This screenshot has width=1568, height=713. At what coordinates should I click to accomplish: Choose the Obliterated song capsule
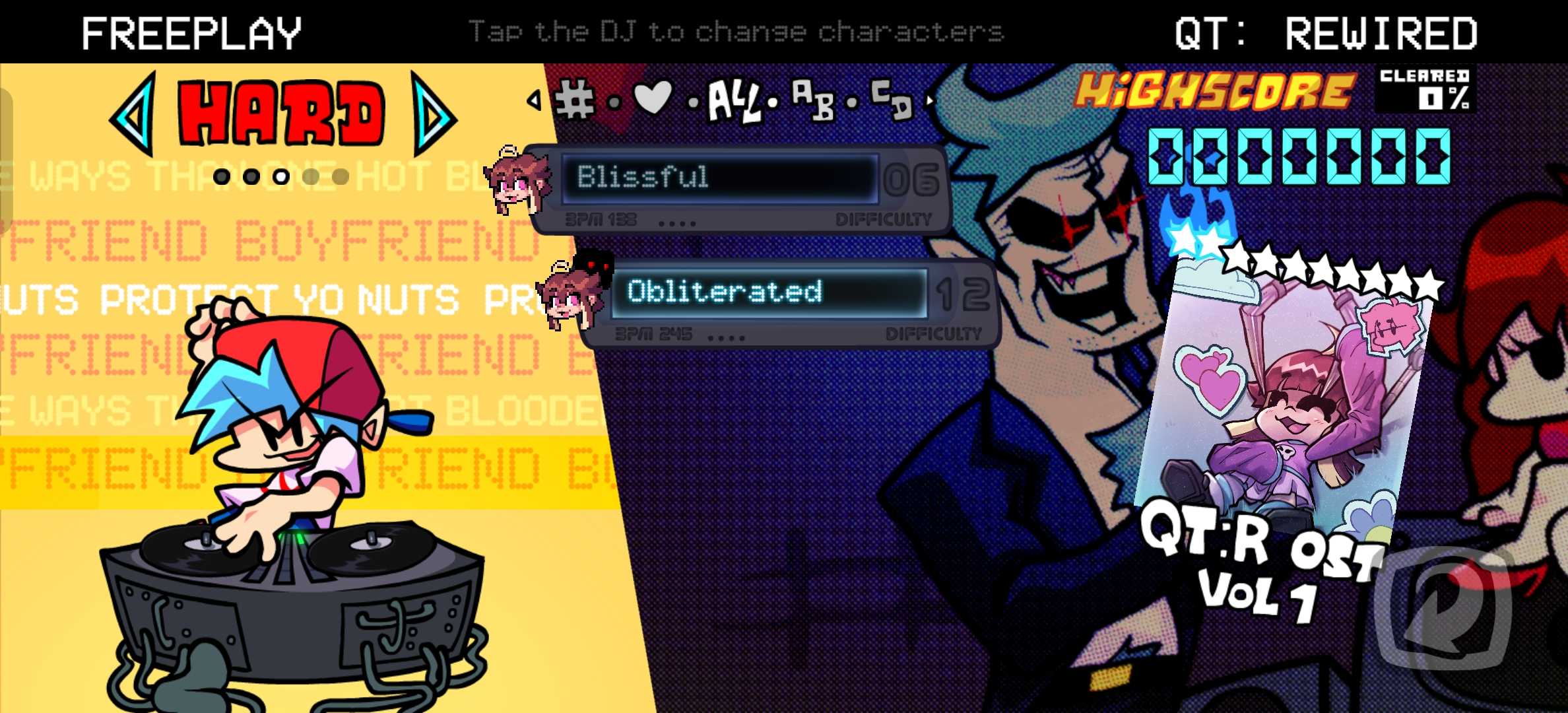pyautogui.click(x=769, y=292)
